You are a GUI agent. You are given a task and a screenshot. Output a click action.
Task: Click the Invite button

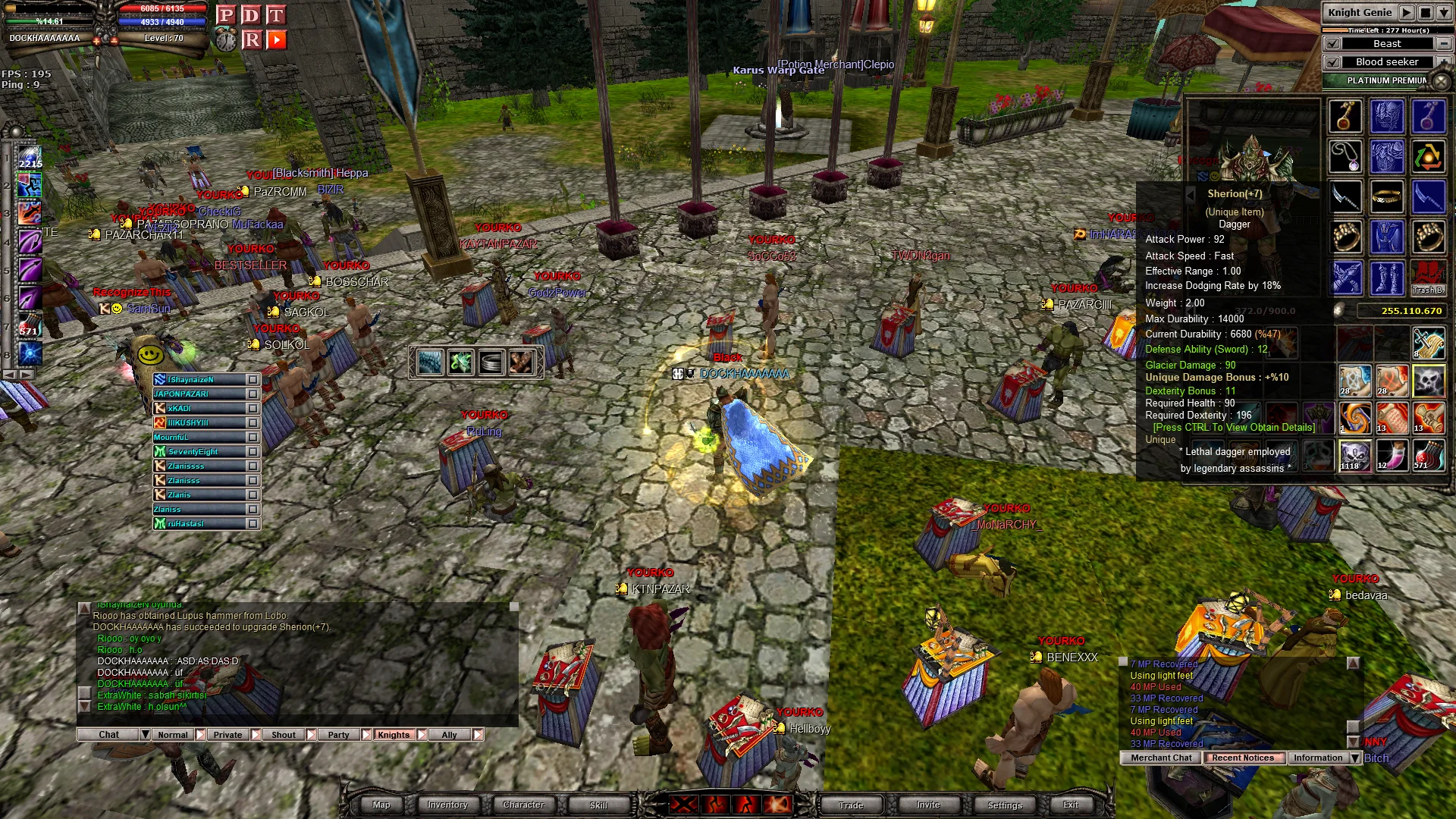click(928, 805)
